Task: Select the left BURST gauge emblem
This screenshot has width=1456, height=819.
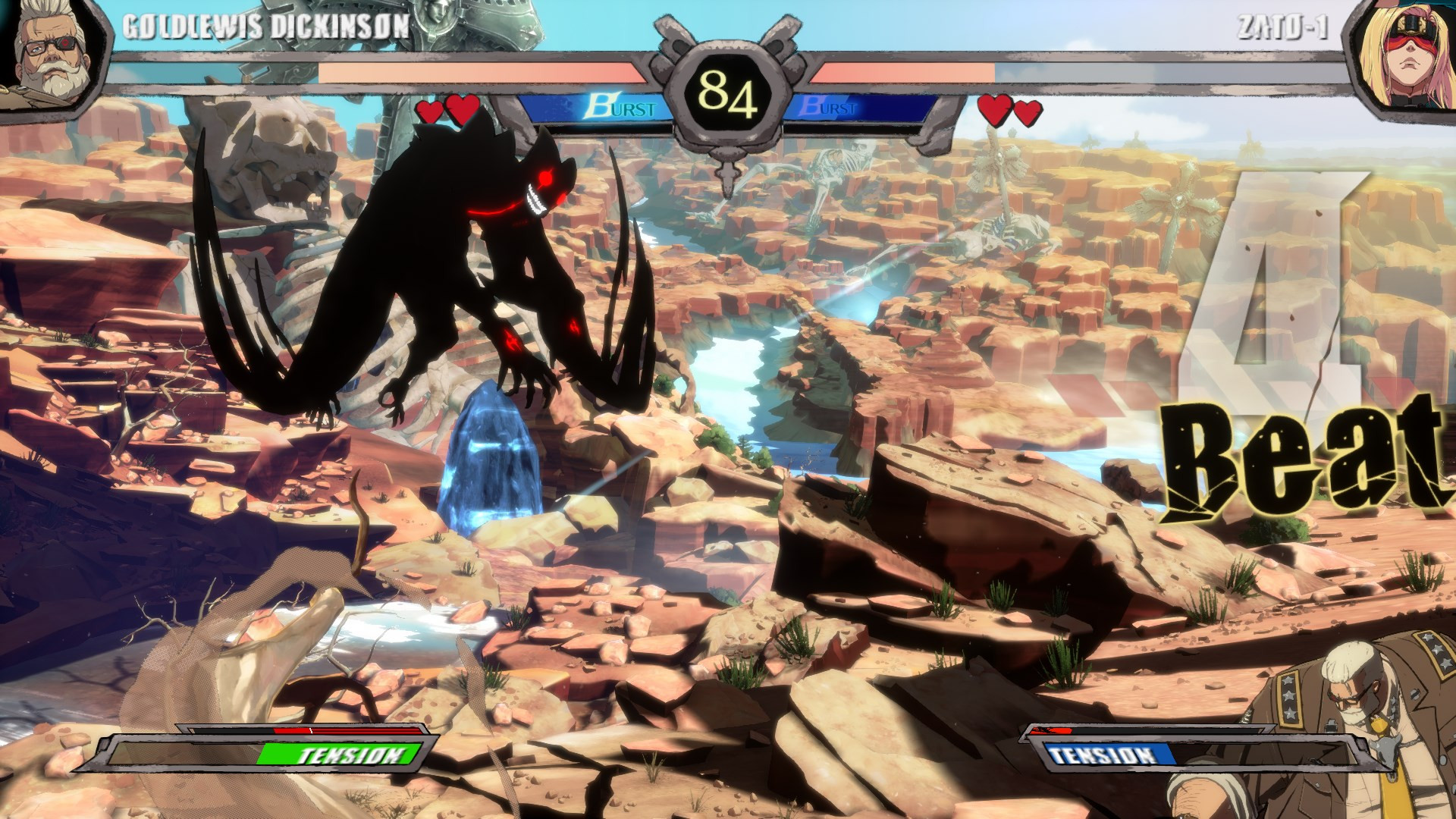Action: [601, 108]
